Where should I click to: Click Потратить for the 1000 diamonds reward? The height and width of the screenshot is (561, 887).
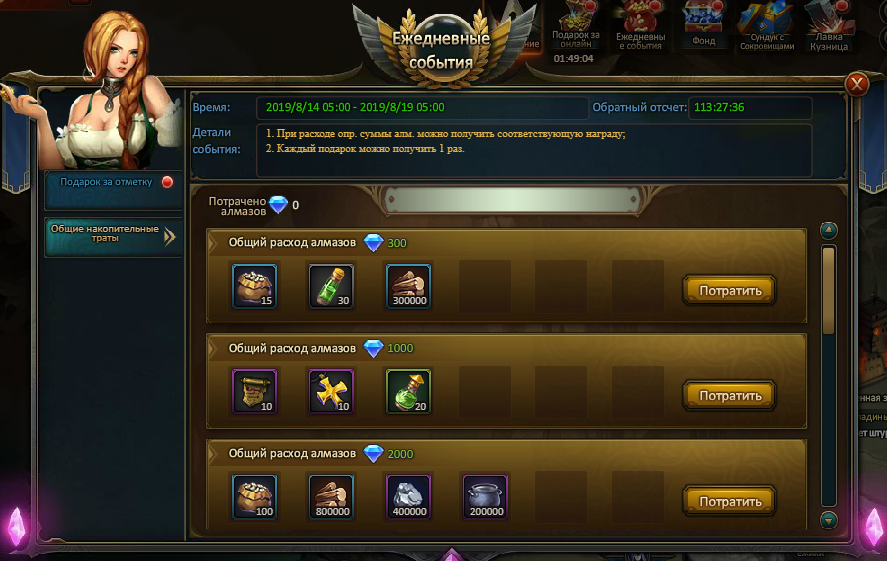coord(730,396)
